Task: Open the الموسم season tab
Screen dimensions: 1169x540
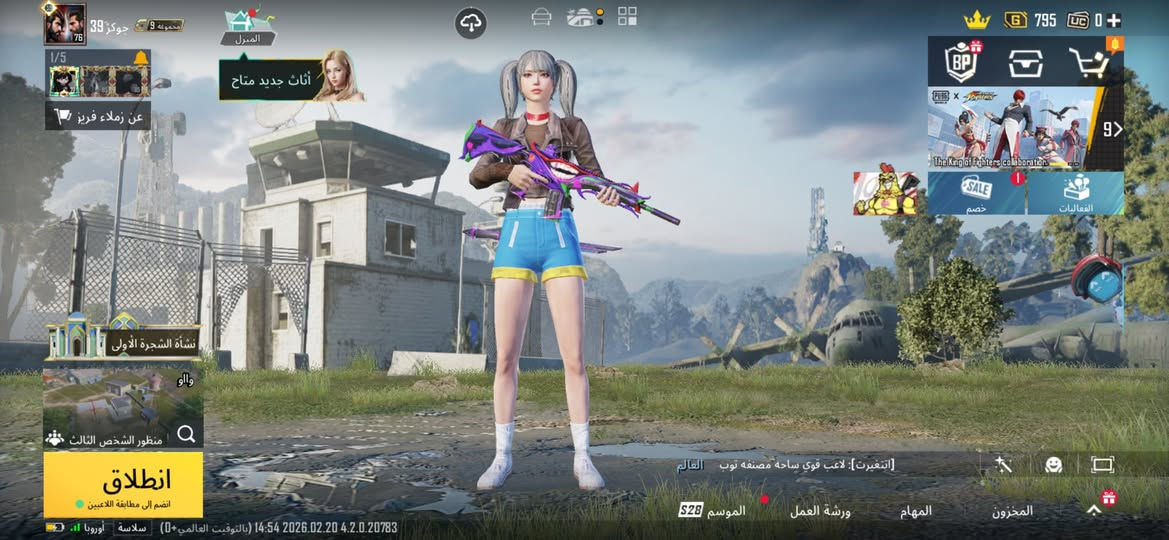Action: 713,511
